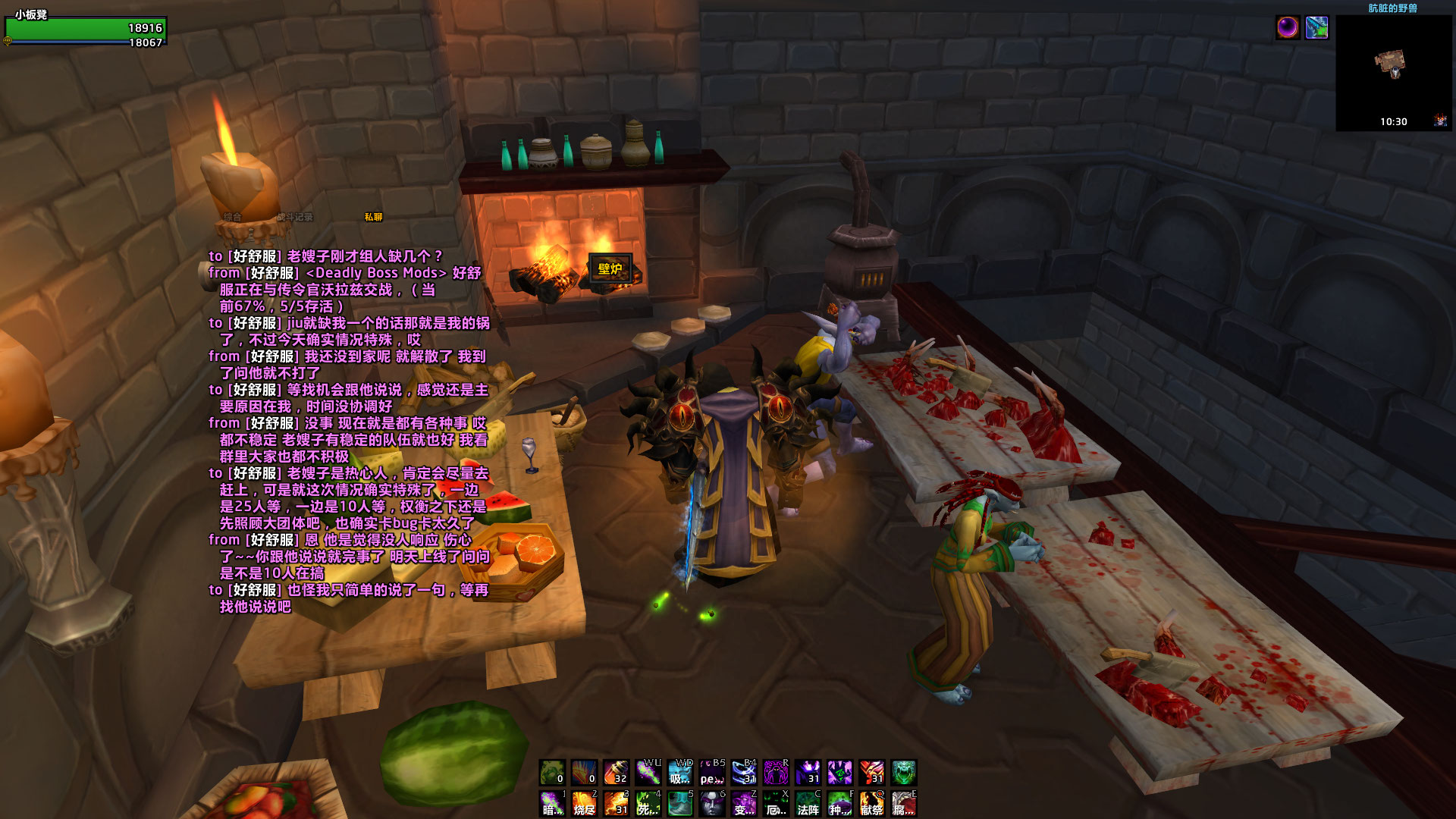
Task: Click the player arrow on the minimap
Action: coord(1395,72)
